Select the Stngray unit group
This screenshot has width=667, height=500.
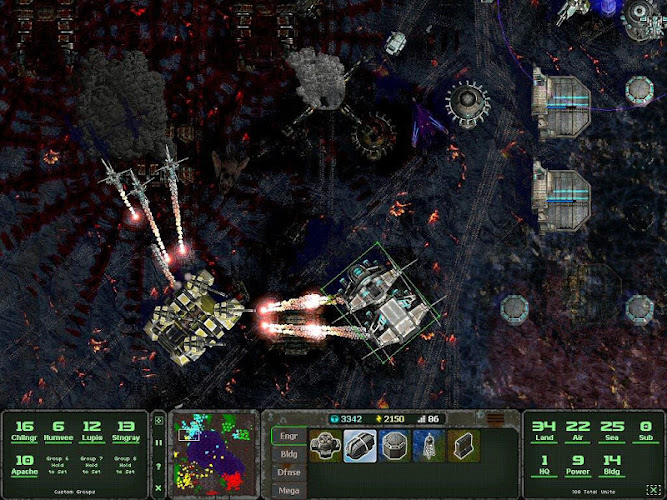pos(125,430)
